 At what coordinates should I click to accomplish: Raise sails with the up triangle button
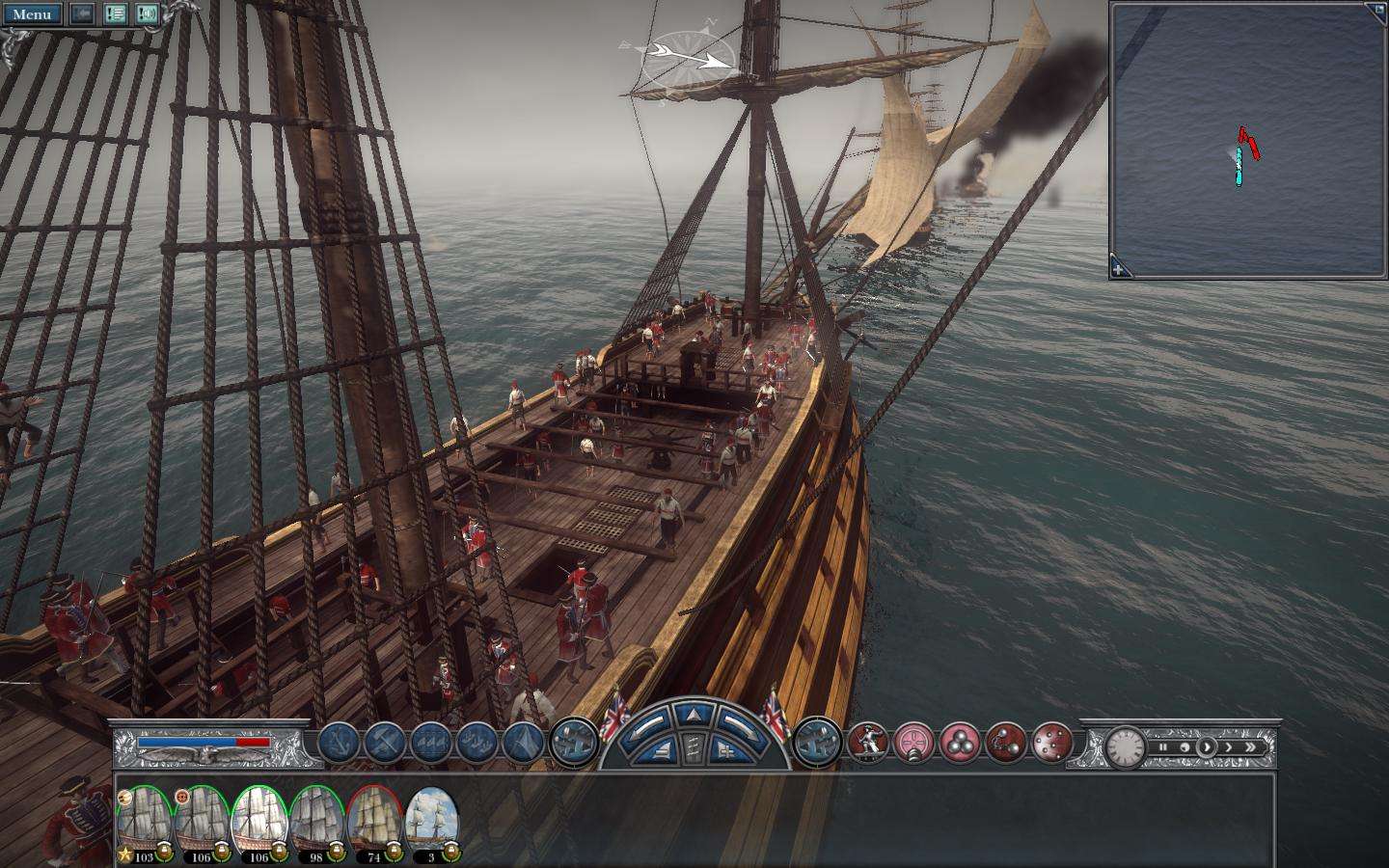tap(694, 715)
